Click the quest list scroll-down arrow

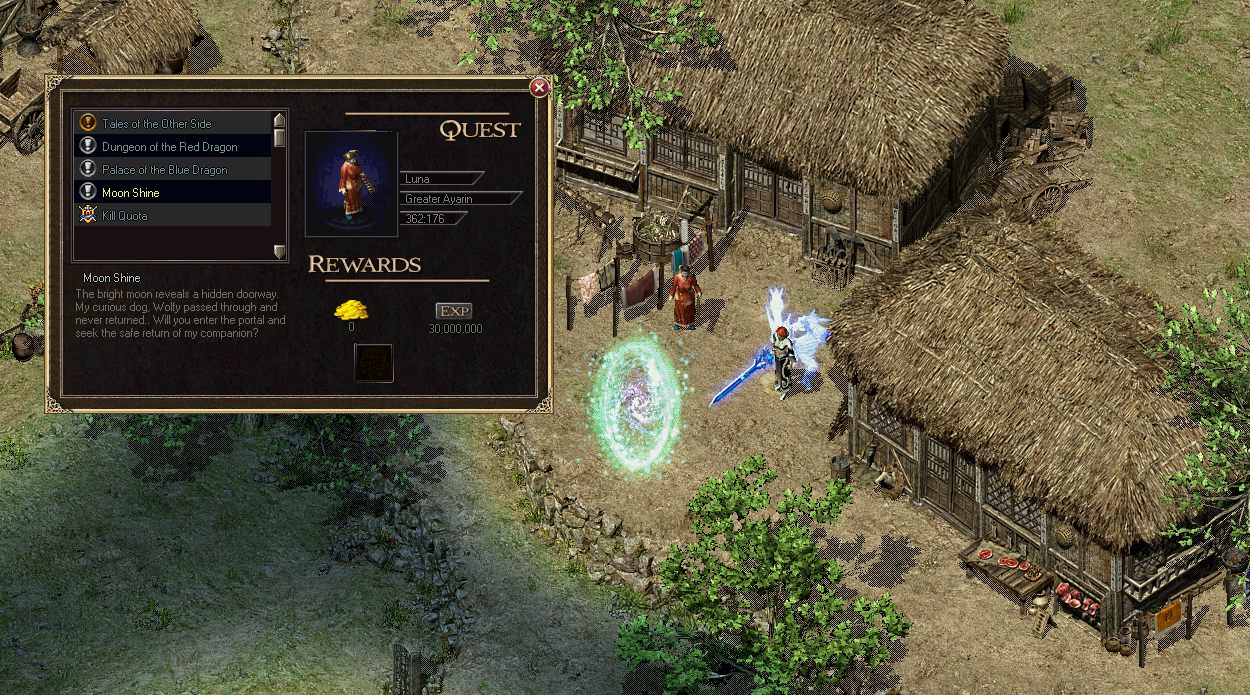tap(280, 251)
